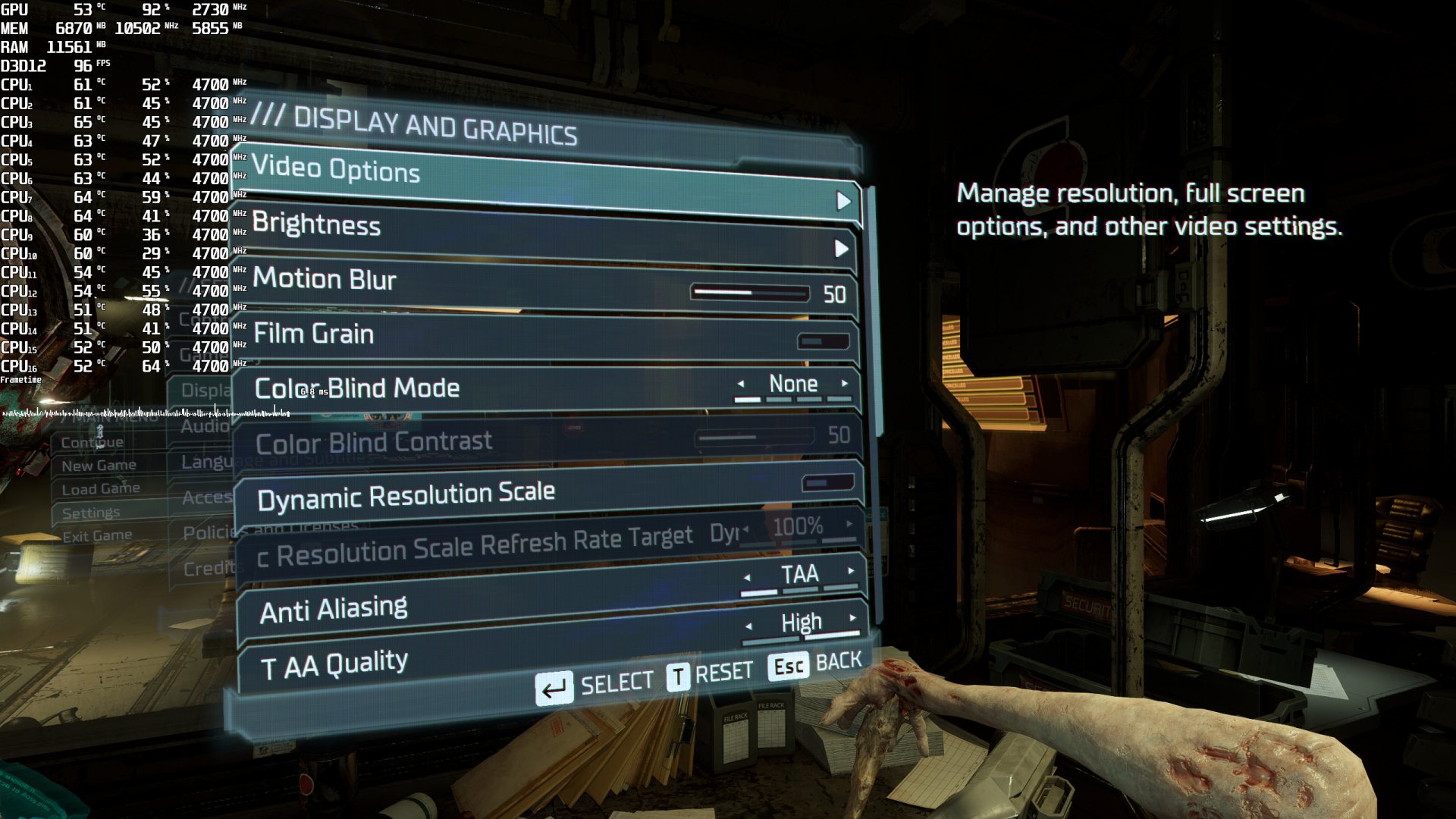1456x819 pixels.
Task: Open Load Game
Action: pyautogui.click(x=98, y=489)
